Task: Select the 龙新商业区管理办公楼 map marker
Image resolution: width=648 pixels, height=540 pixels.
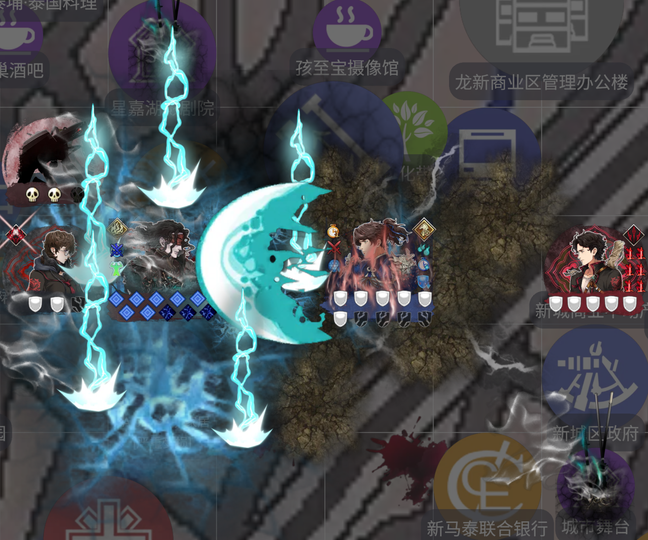Action: click(542, 35)
